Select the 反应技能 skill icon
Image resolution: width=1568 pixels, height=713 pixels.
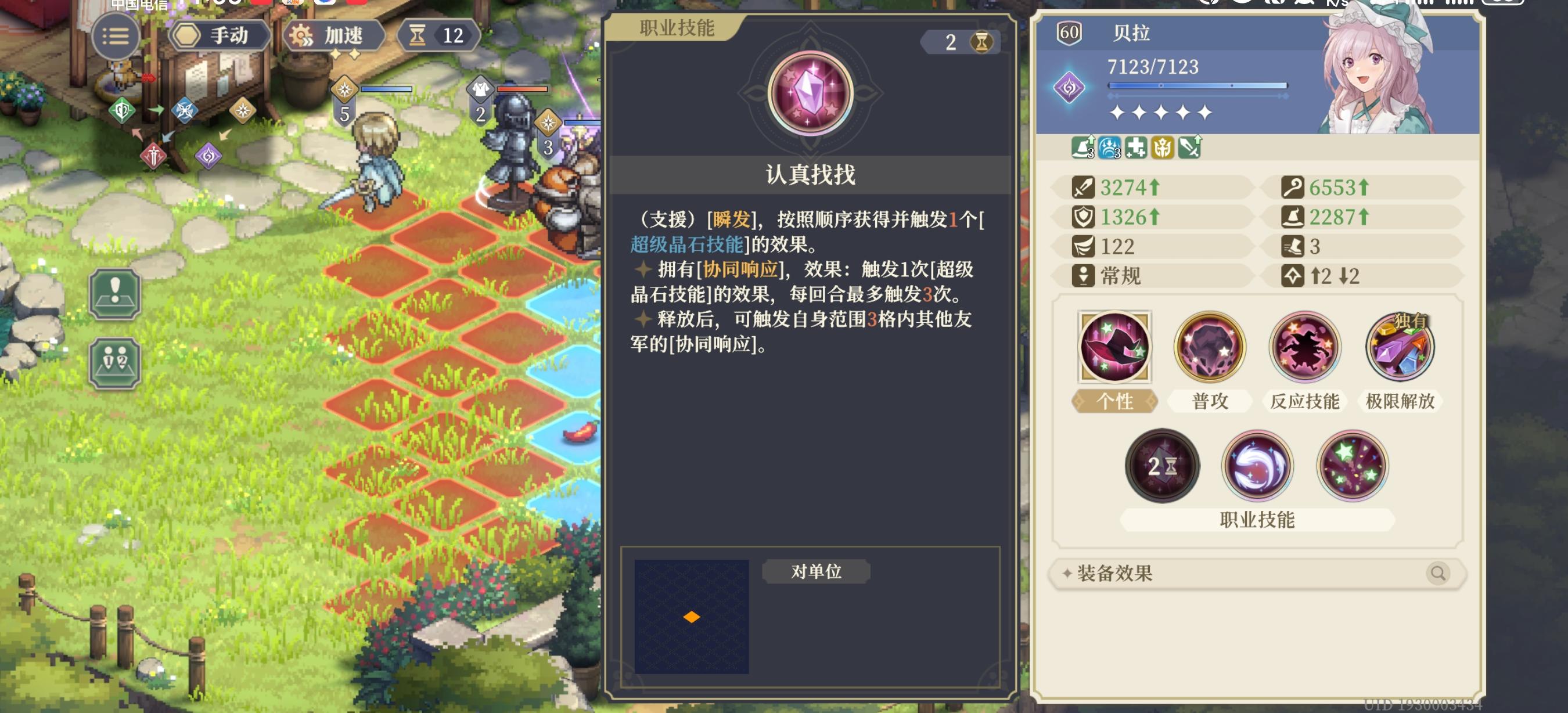(1304, 347)
